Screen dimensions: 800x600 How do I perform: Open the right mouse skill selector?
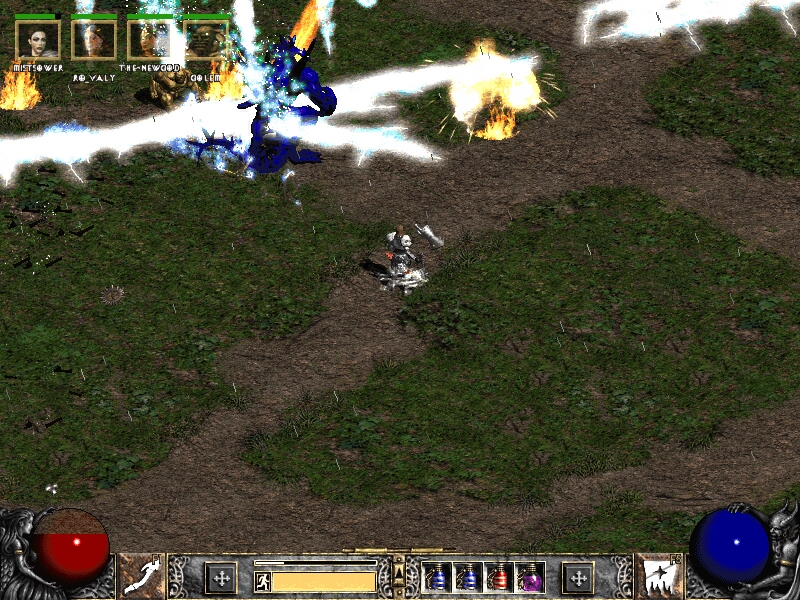pyautogui.click(x=658, y=577)
